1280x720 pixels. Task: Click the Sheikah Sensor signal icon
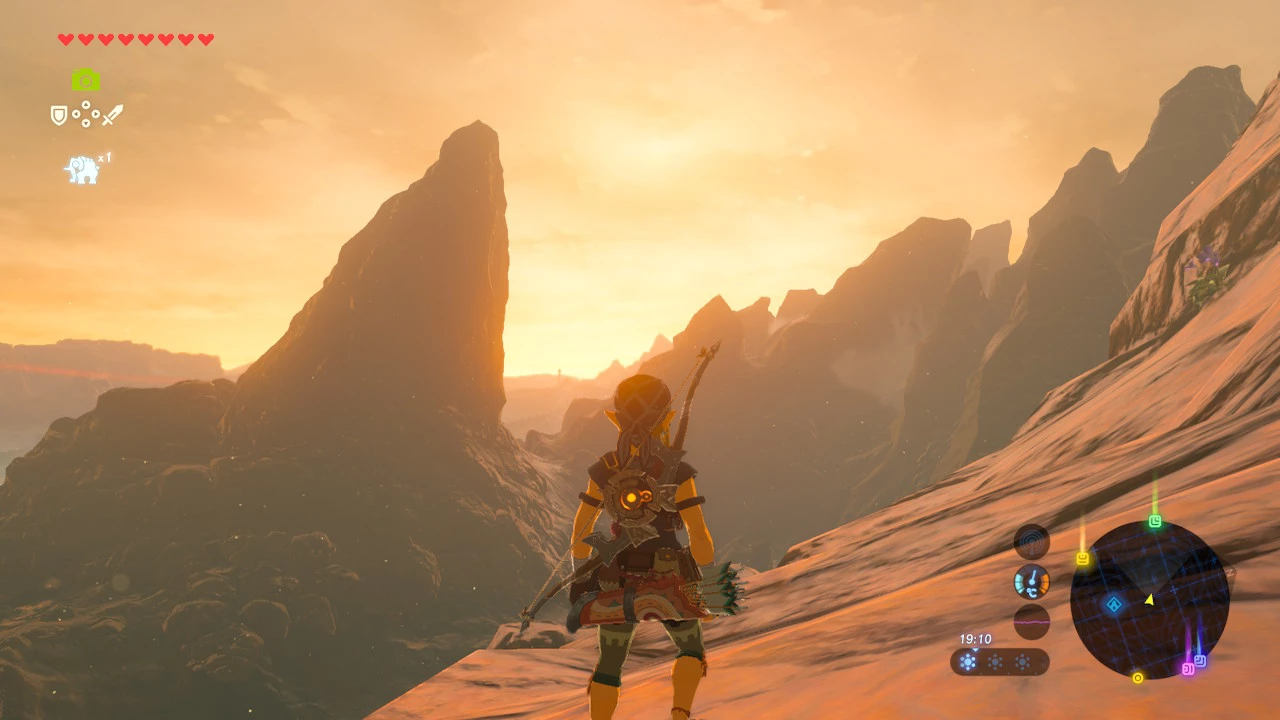tap(1032, 543)
